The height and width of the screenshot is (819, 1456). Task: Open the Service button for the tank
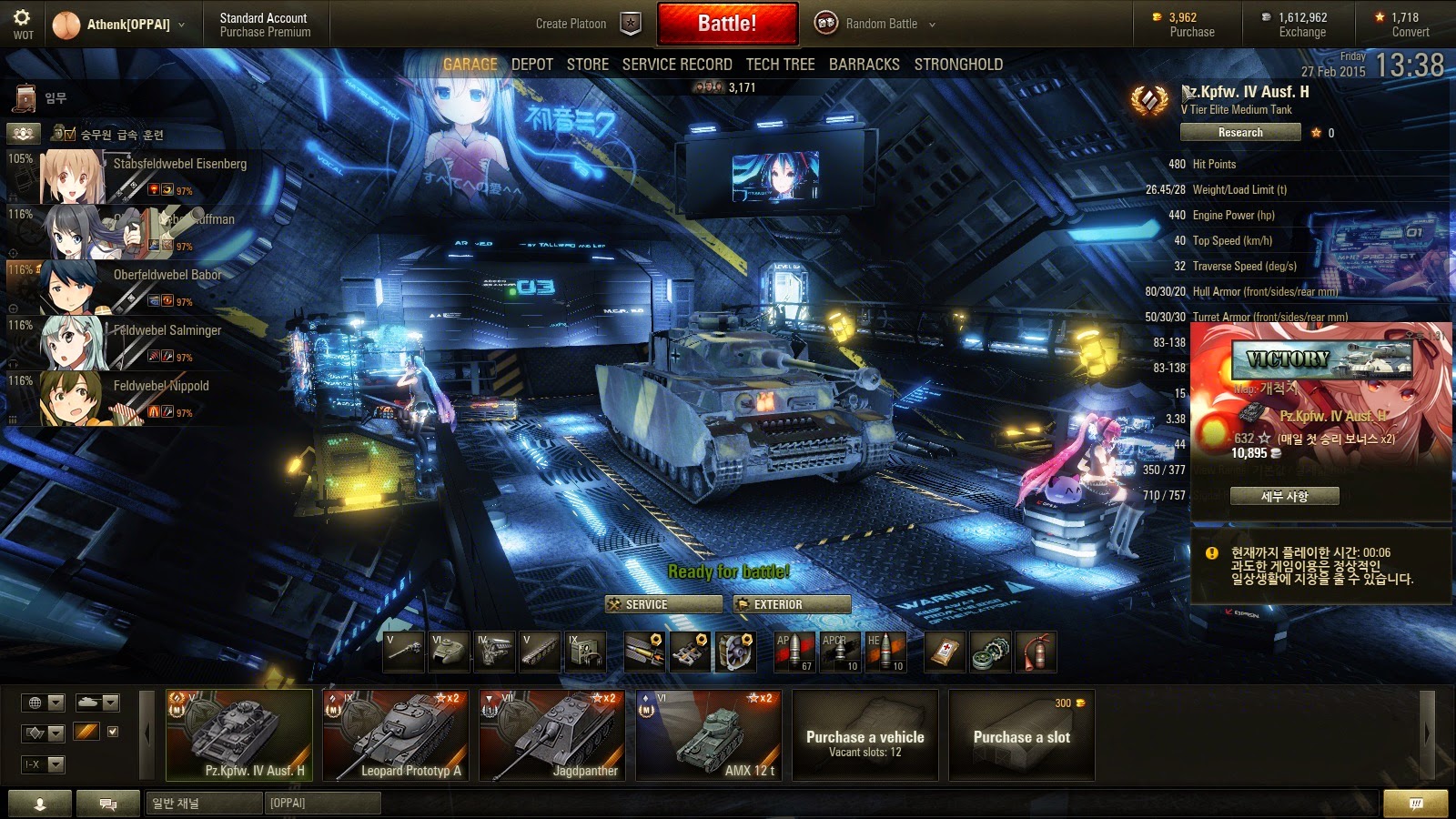tap(663, 604)
